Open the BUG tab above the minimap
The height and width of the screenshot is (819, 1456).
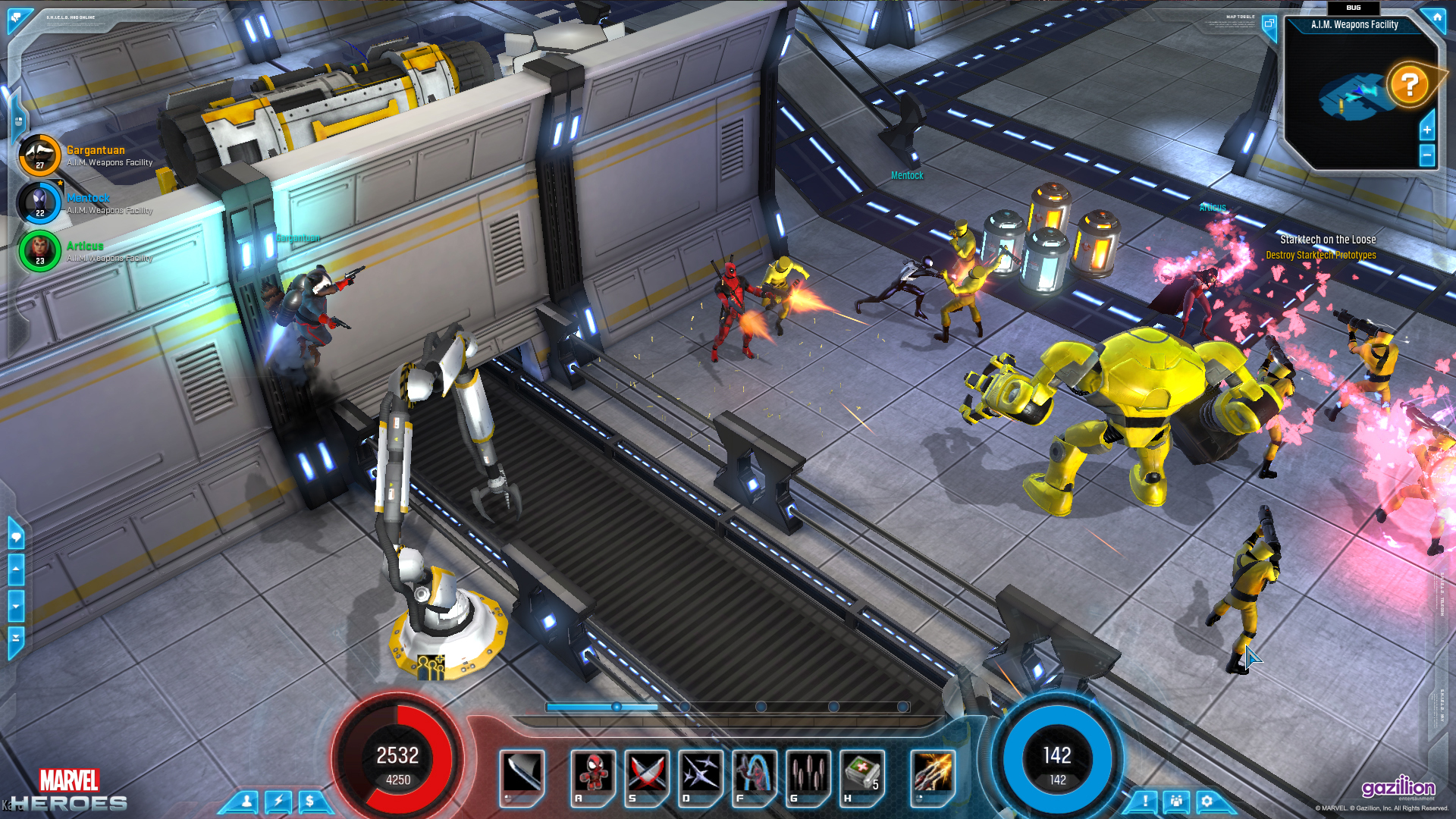[1354, 8]
